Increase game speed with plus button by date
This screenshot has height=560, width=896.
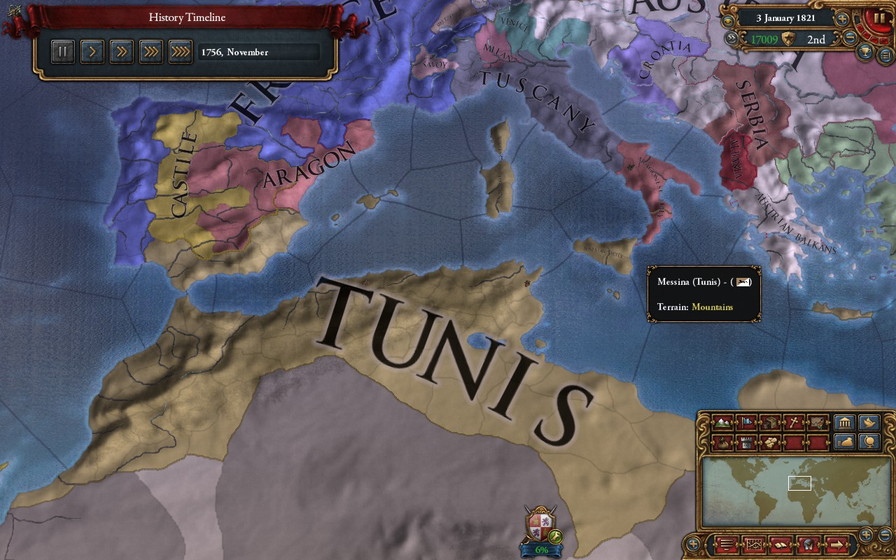tap(842, 18)
